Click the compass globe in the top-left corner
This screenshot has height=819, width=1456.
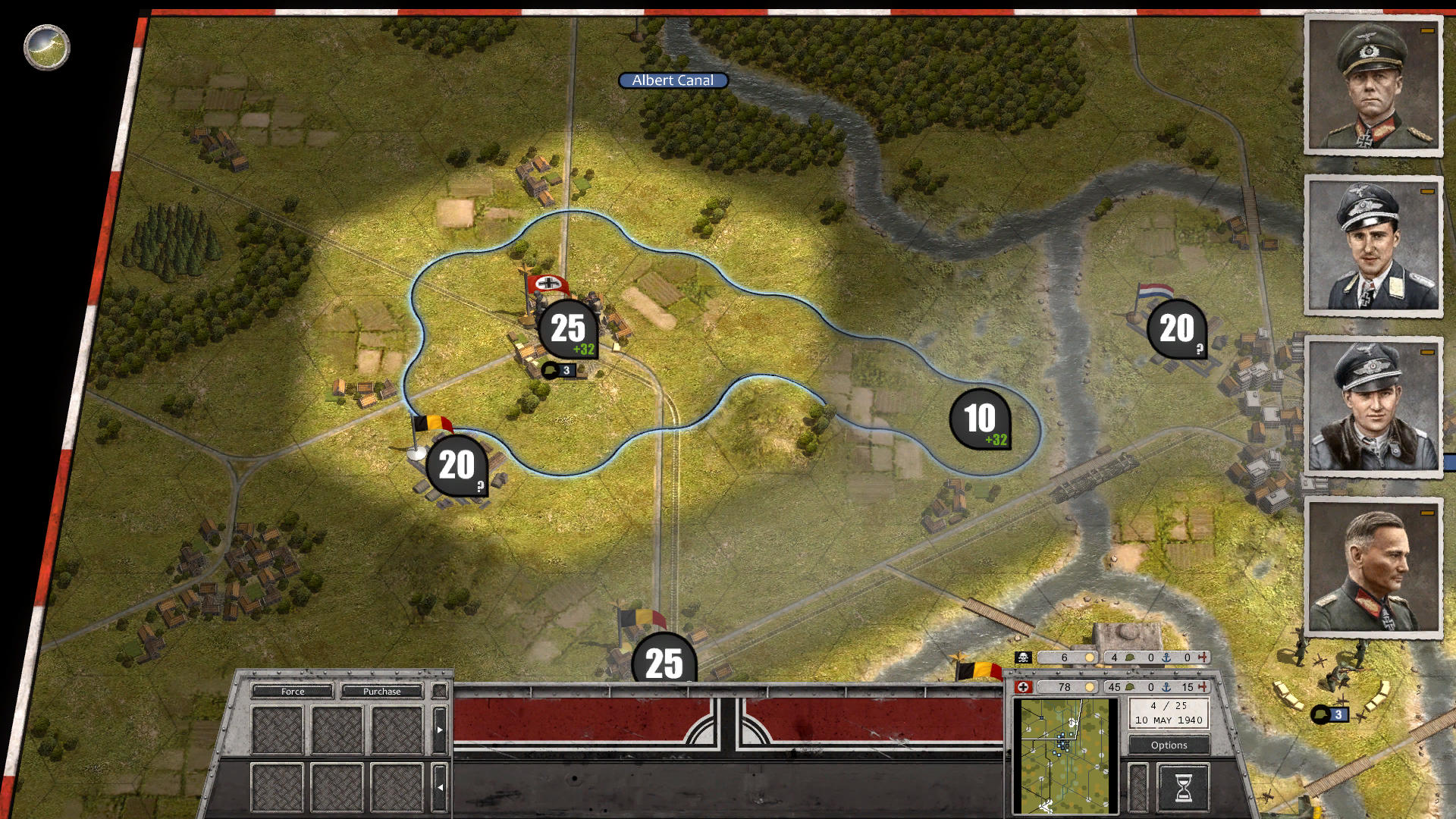point(45,47)
